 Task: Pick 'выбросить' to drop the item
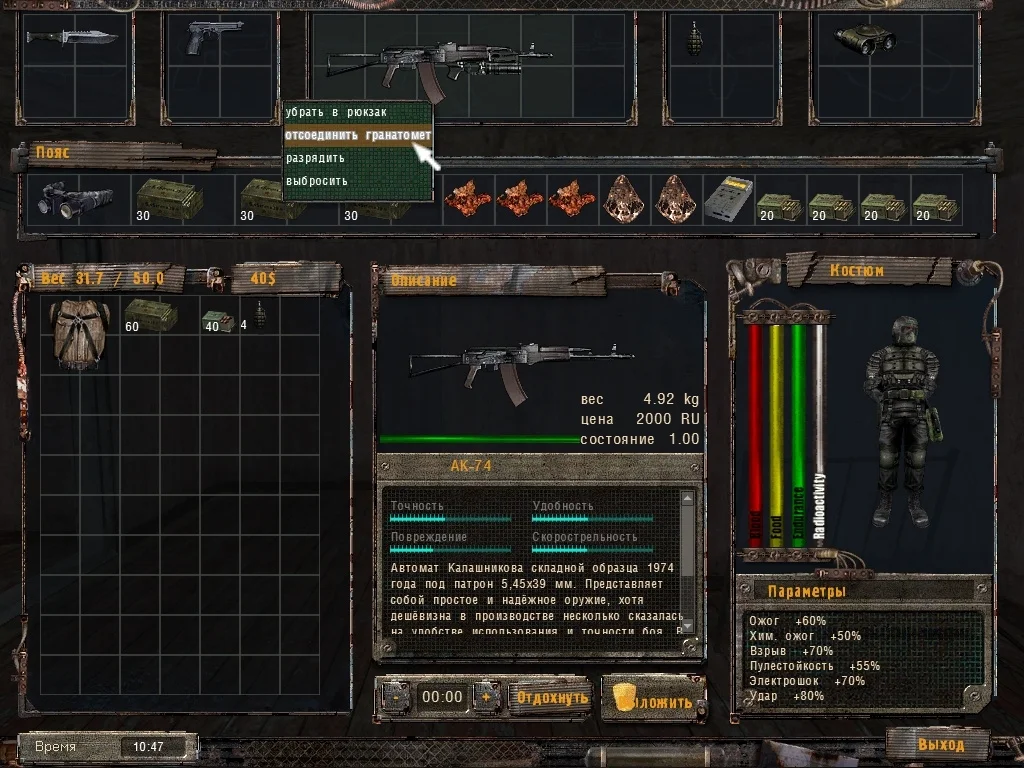click(317, 181)
